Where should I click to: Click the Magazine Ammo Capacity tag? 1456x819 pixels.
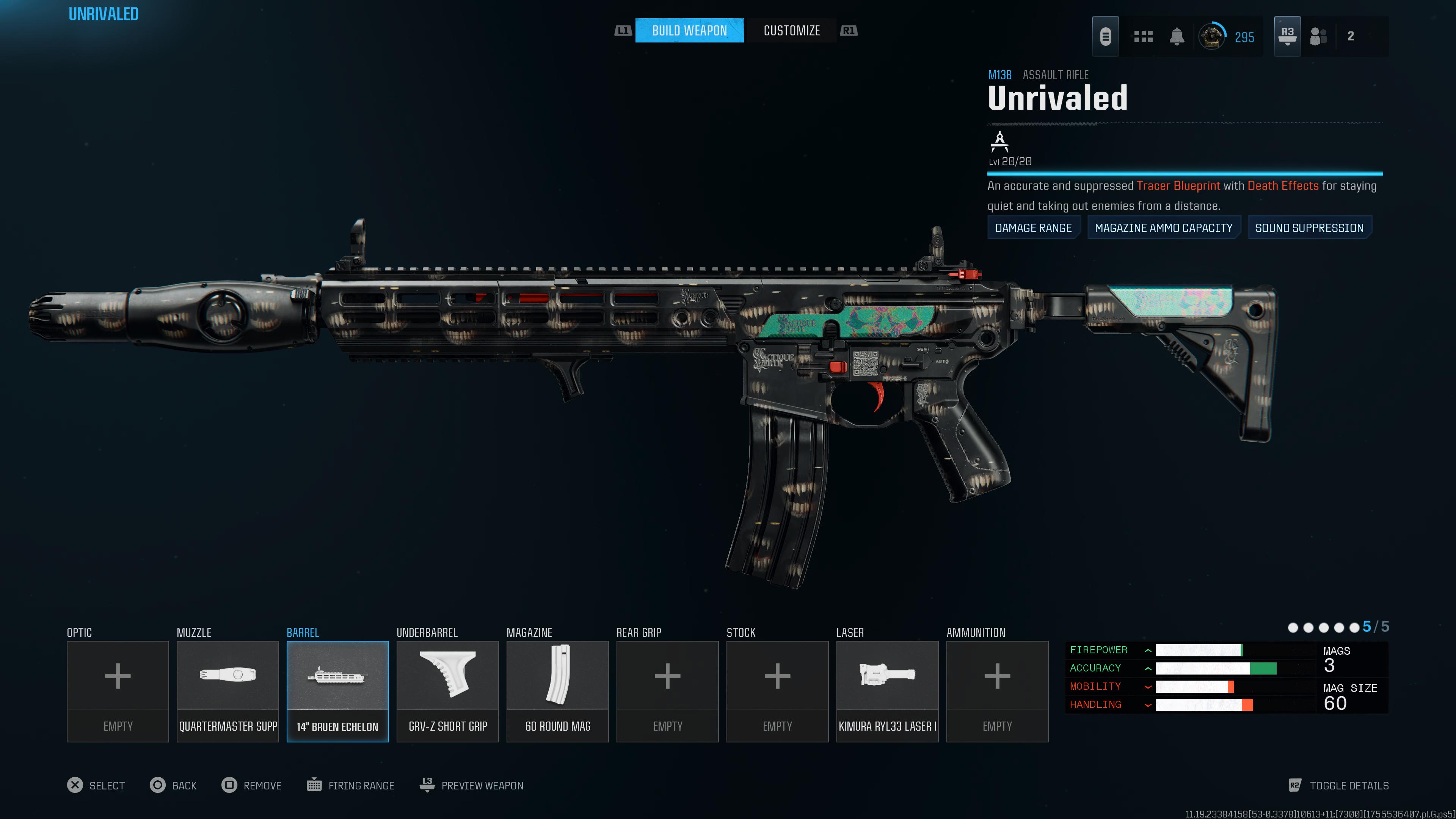pos(1163,228)
